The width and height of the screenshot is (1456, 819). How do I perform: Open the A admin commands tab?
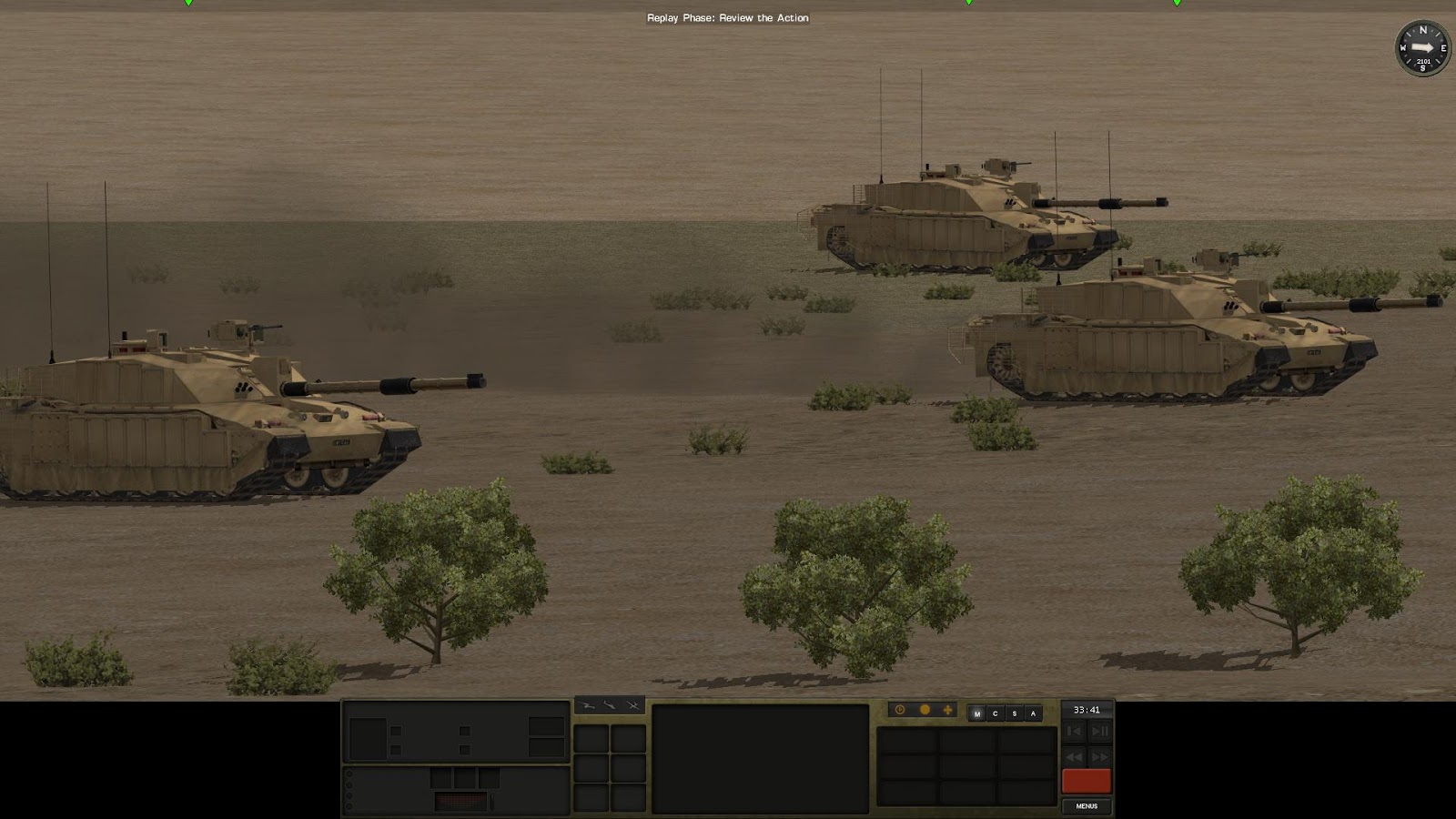point(1032,713)
